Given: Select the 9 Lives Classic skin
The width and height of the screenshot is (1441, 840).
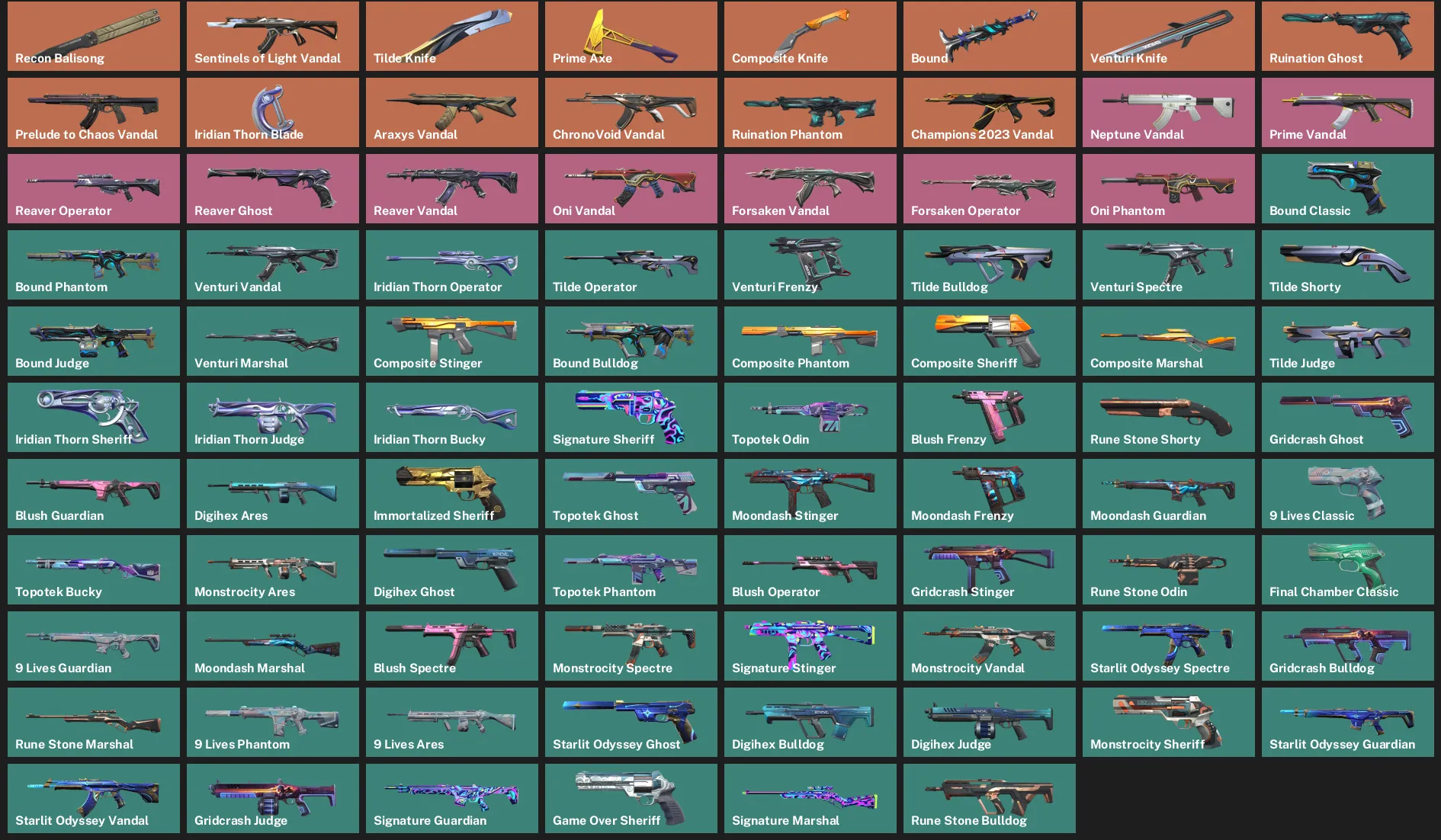Looking at the screenshot, I should tap(1346, 493).
